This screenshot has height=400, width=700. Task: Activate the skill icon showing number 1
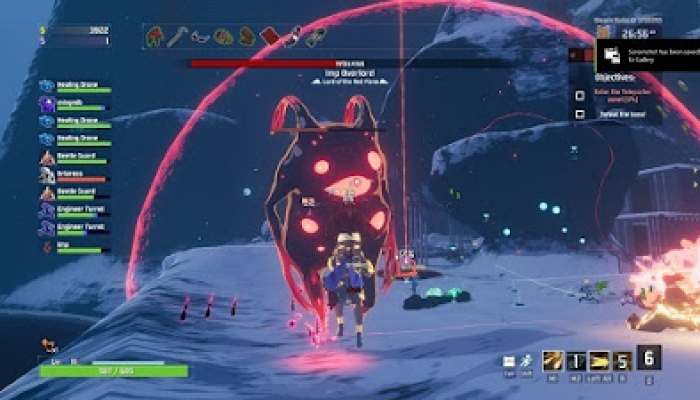pos(576,361)
